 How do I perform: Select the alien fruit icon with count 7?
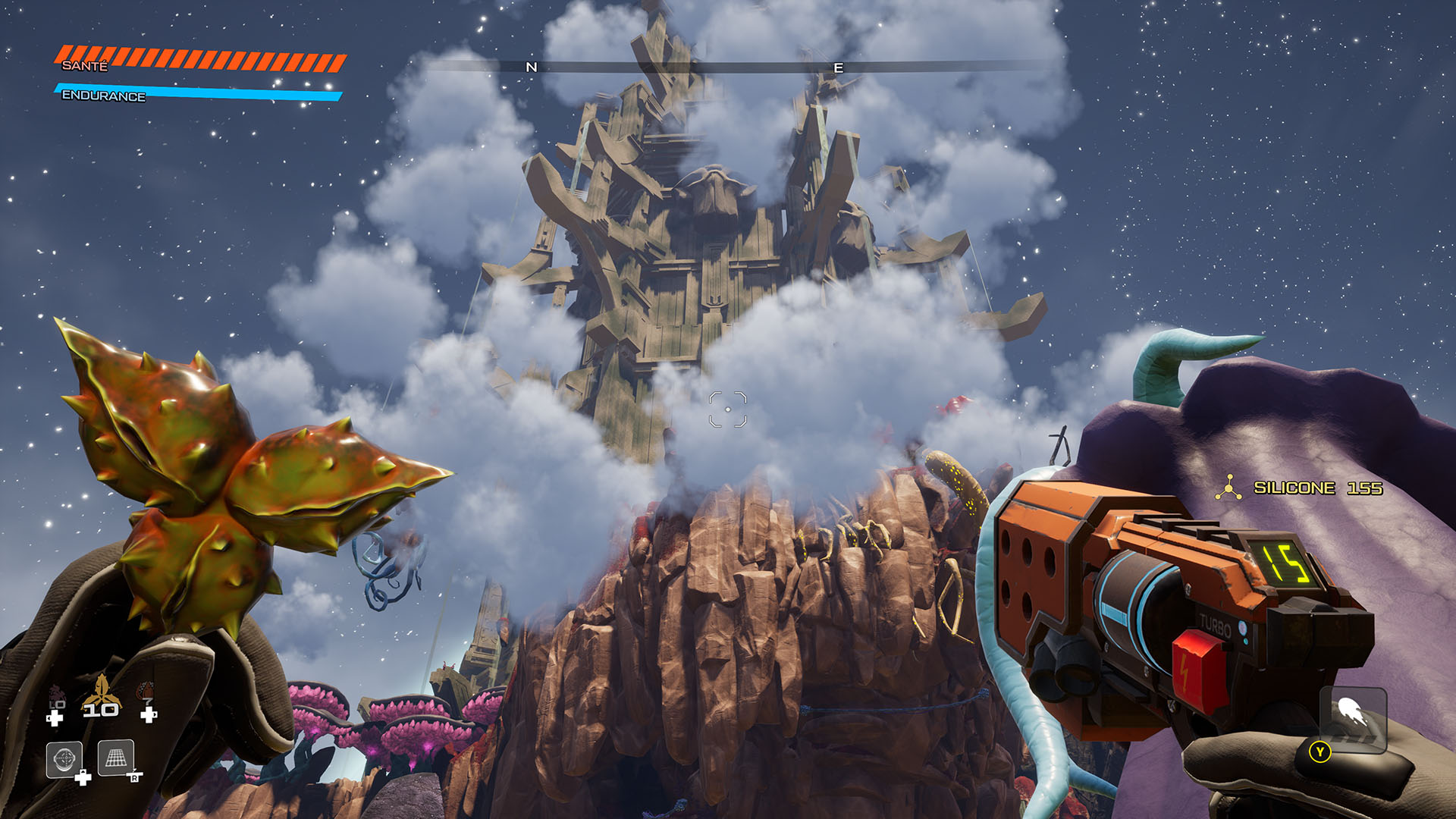pyautogui.click(x=146, y=689)
